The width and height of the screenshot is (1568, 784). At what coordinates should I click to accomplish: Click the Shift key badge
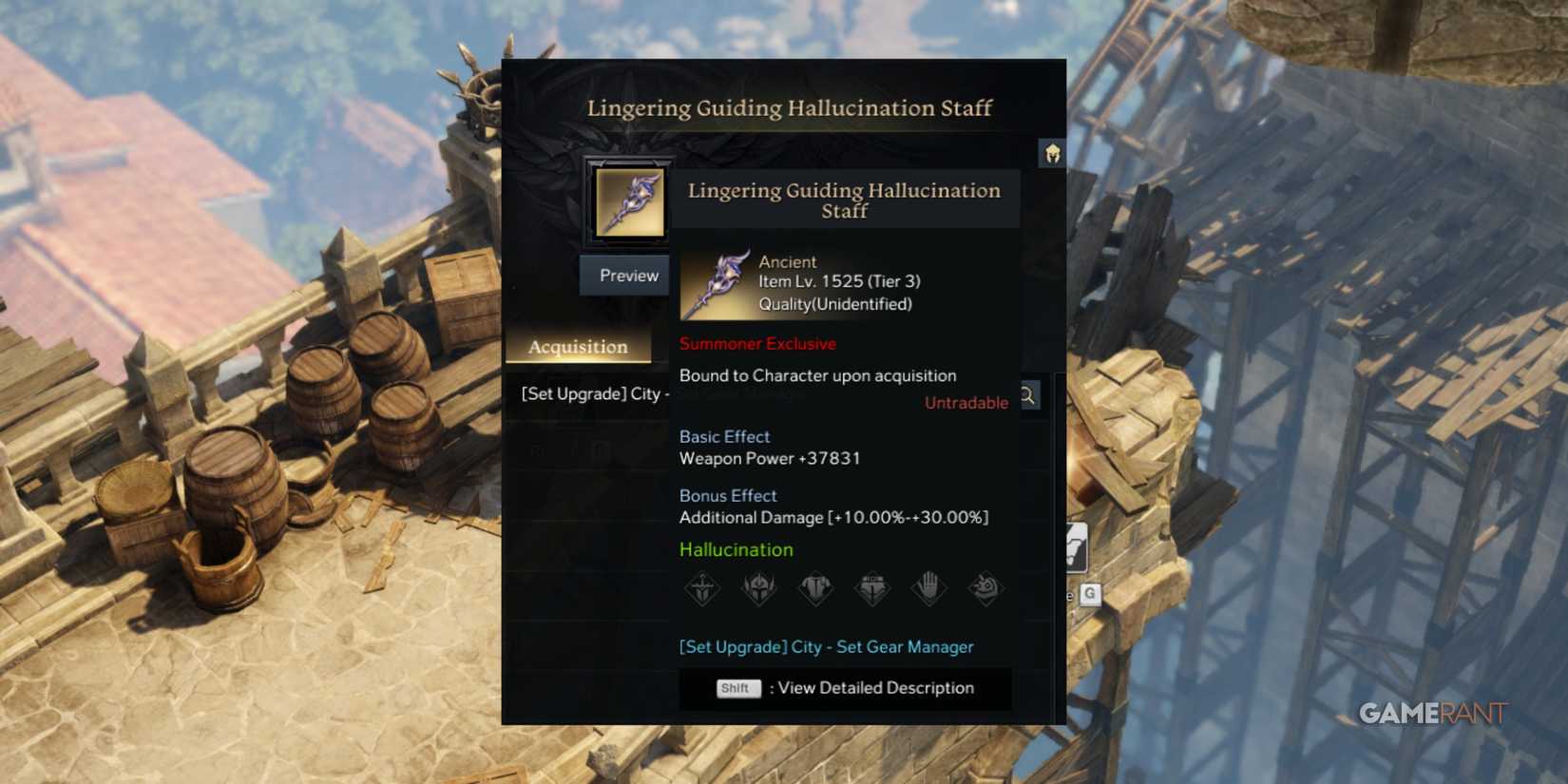(737, 688)
